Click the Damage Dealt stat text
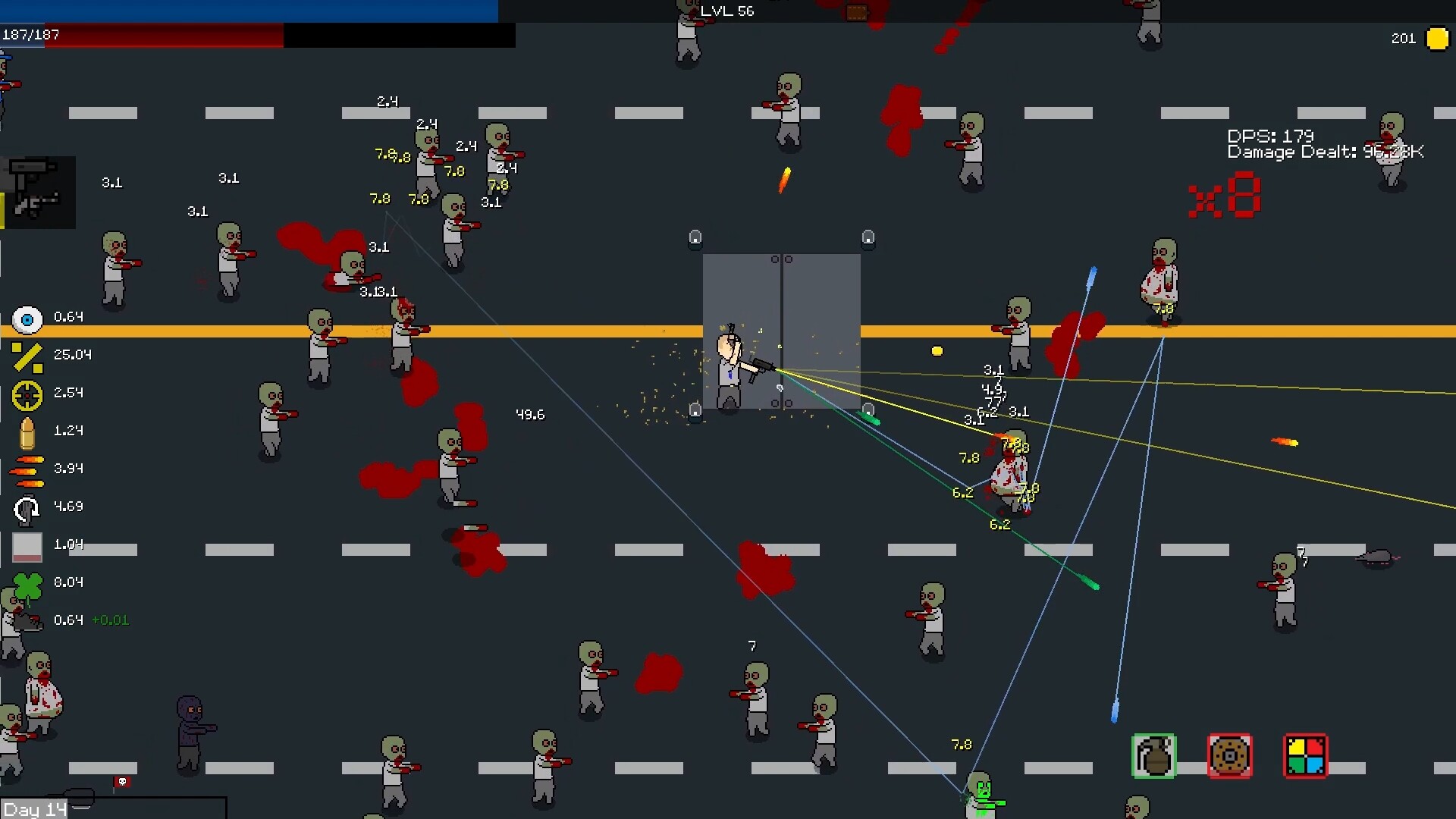Image resolution: width=1456 pixels, height=819 pixels. coord(1323,152)
